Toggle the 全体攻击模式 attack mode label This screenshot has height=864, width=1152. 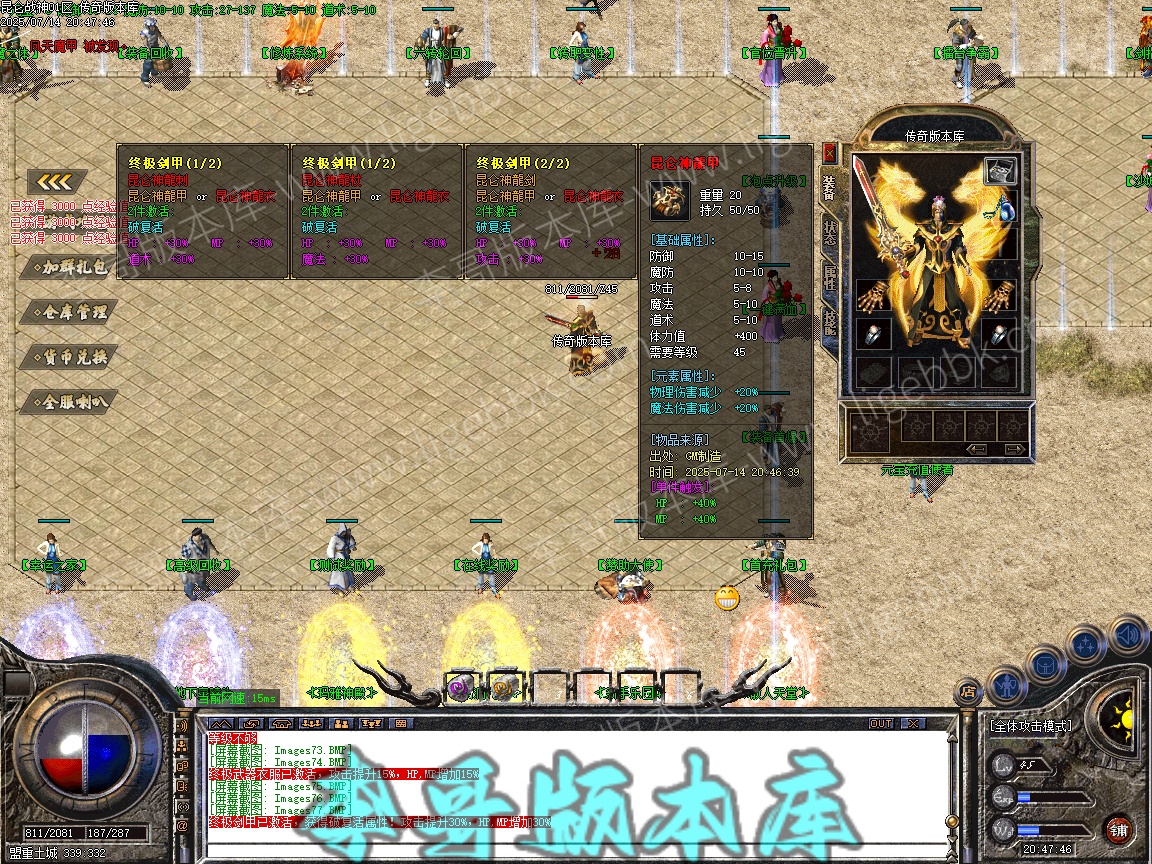click(1029, 725)
